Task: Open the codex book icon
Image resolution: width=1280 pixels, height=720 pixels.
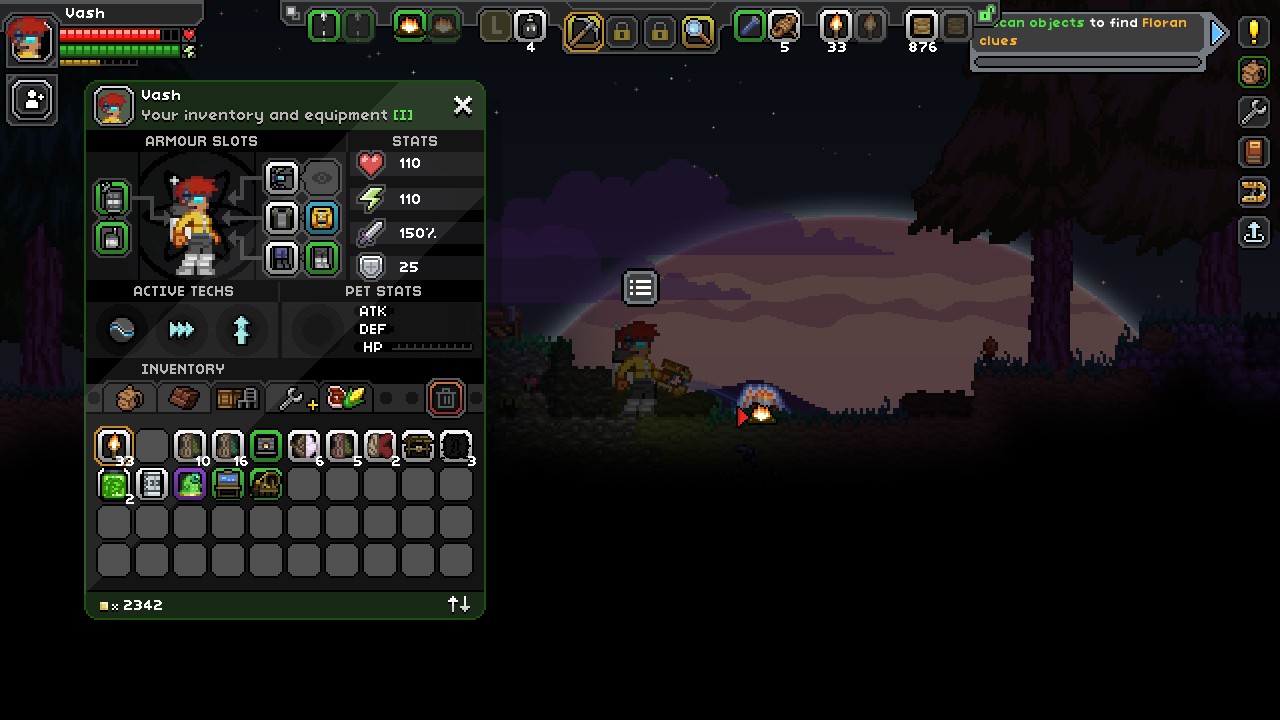Action: (1253, 151)
